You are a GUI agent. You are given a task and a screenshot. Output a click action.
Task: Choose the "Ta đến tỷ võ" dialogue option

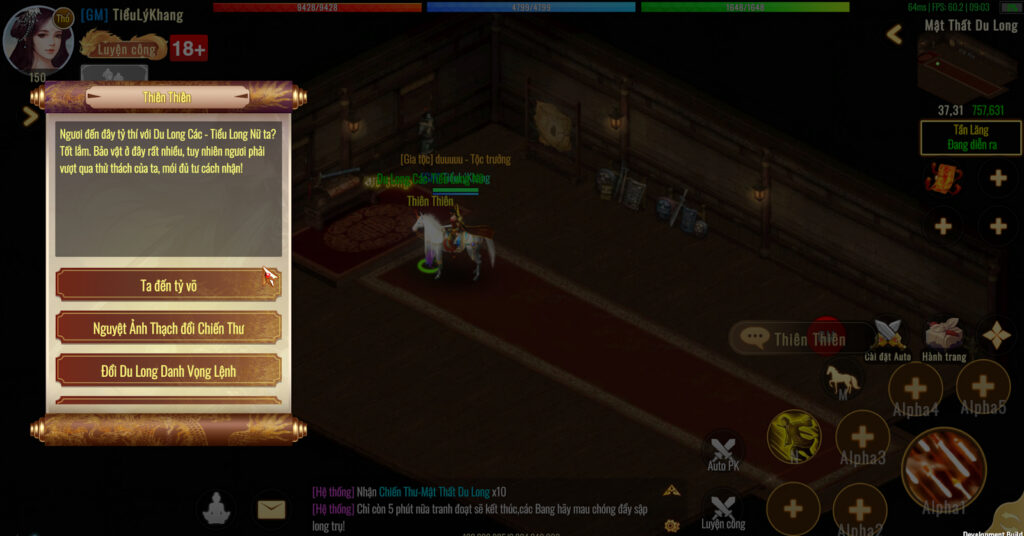point(168,284)
